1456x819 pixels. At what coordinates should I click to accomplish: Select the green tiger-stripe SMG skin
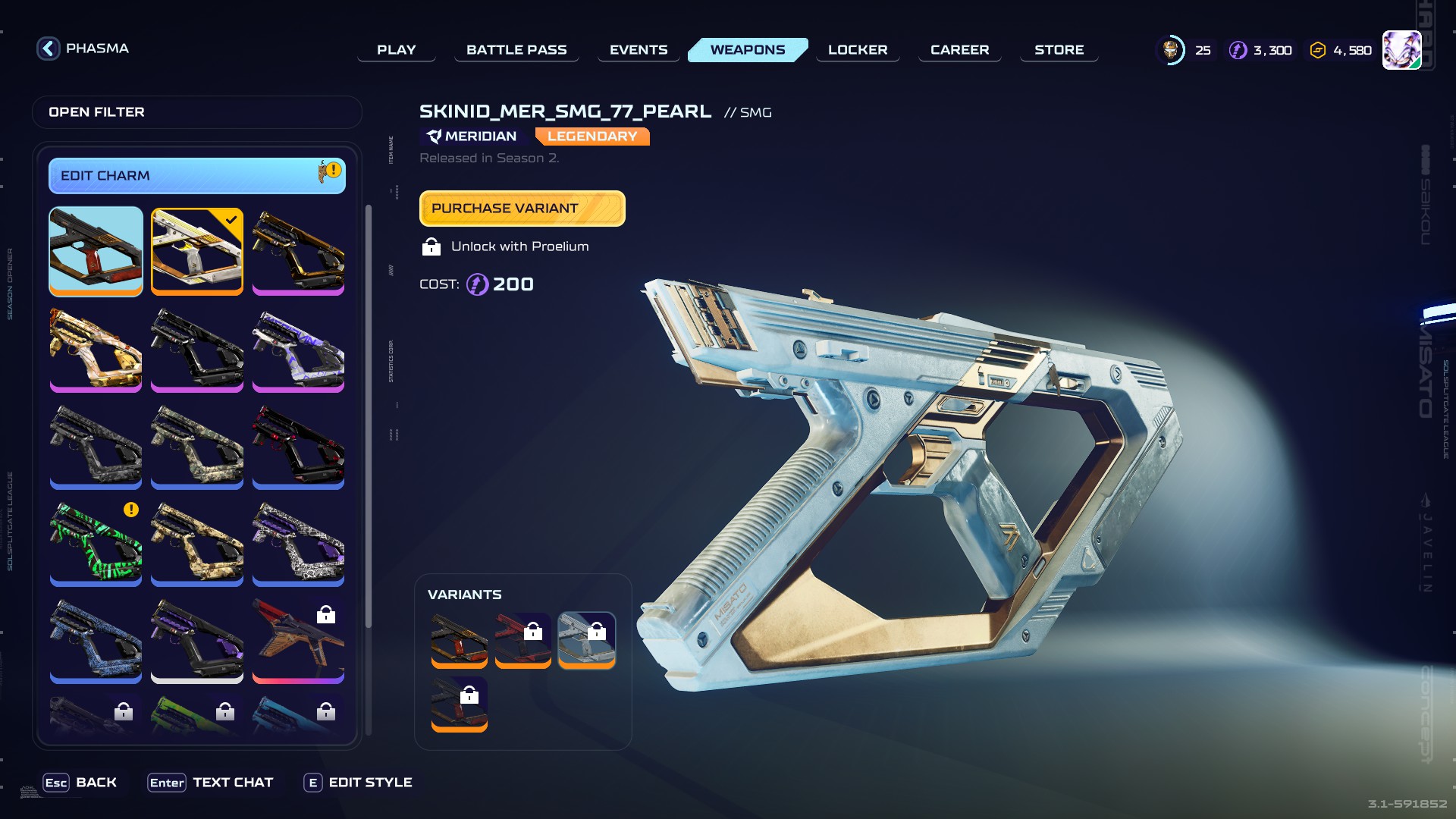[96, 542]
